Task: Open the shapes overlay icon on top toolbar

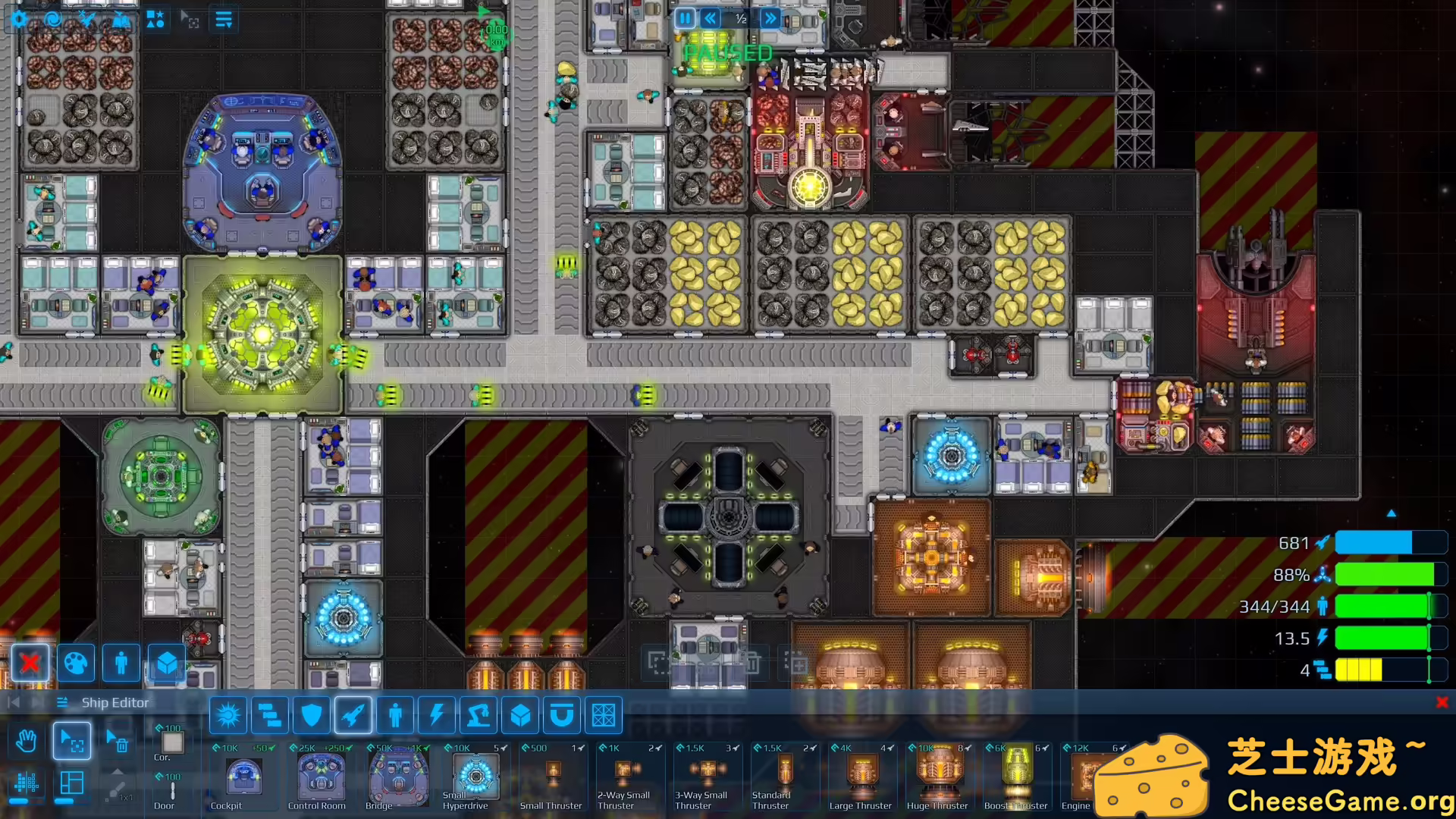Action: coord(156,19)
